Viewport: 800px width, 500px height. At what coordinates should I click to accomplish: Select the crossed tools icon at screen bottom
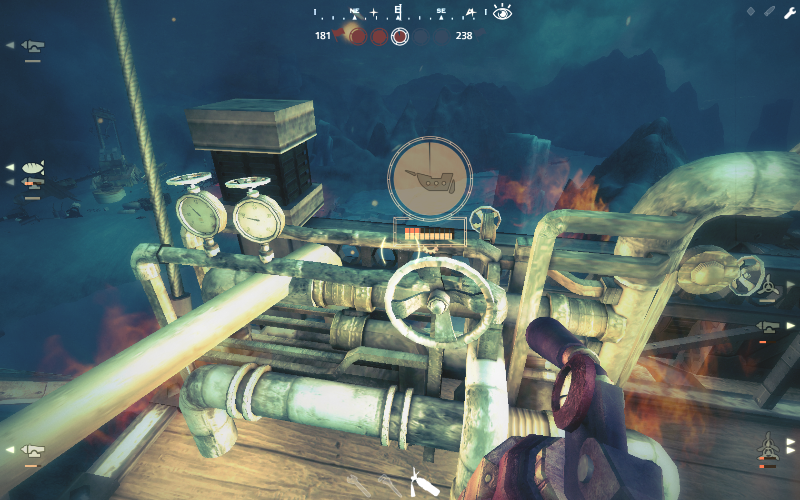(417, 480)
